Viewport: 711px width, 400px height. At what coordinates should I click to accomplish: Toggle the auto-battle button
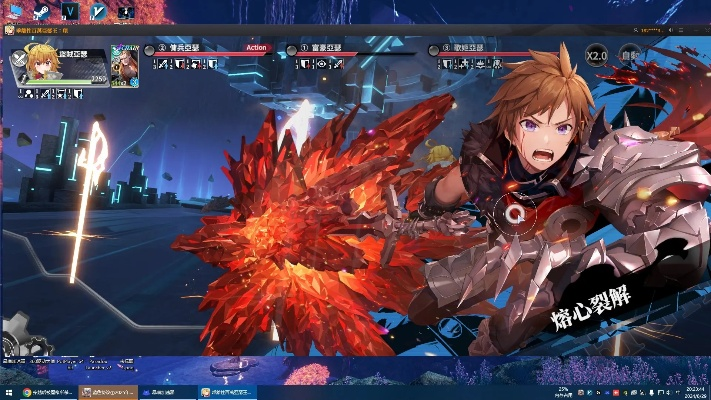[x=629, y=54]
